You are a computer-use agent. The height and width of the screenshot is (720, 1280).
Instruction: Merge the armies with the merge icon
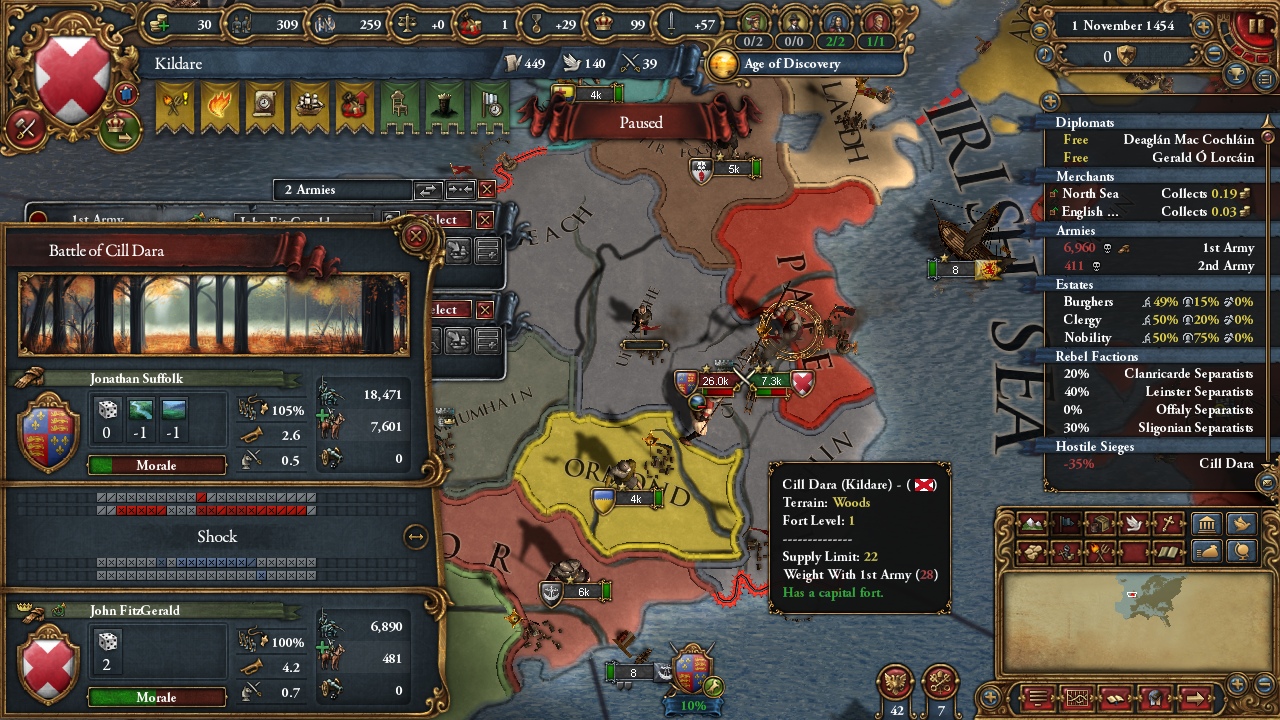(461, 189)
